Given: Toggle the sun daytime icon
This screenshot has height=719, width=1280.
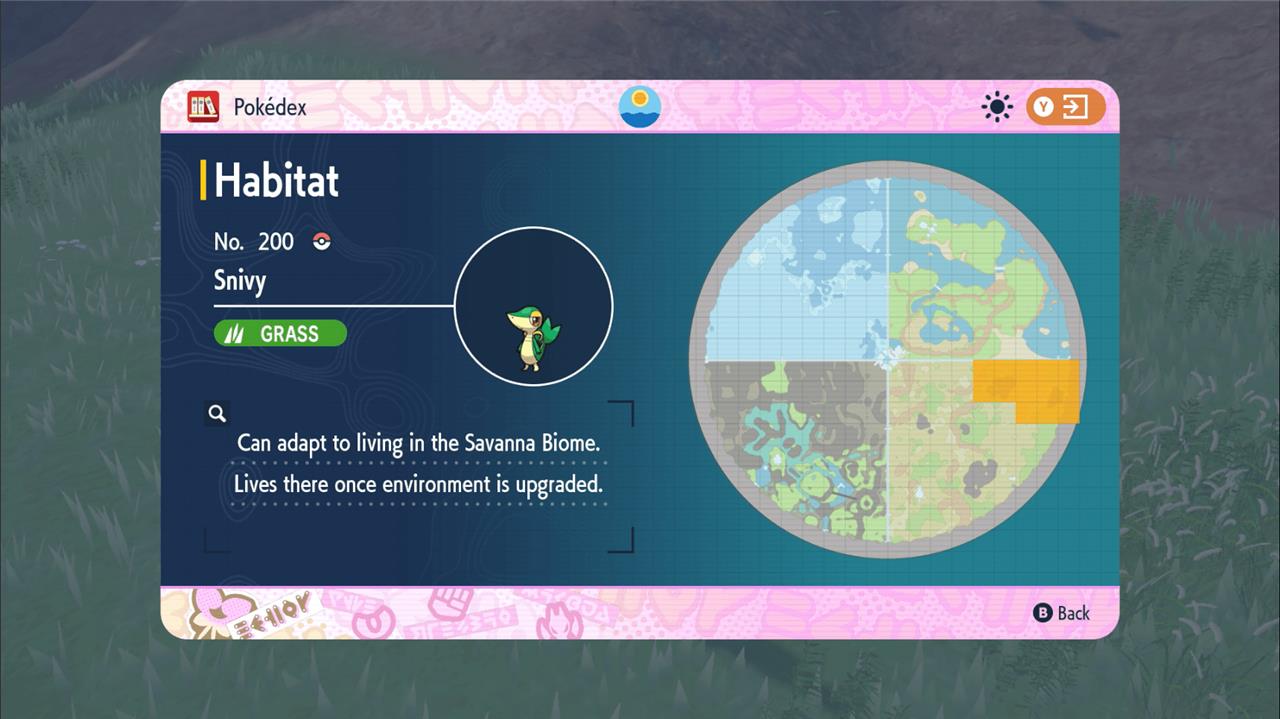Looking at the screenshot, I should 997,107.
